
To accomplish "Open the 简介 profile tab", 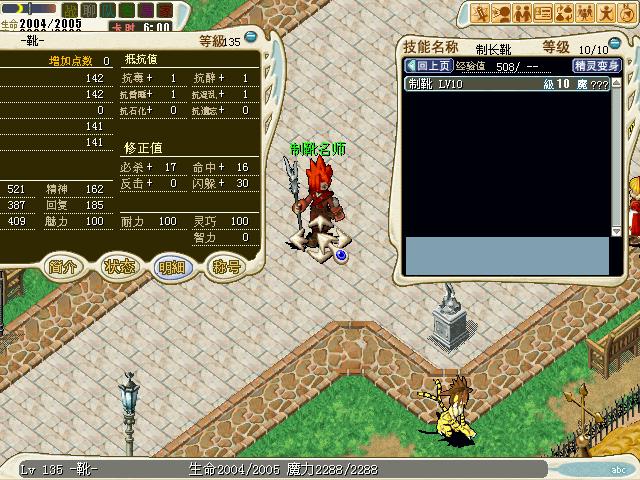I will [64, 267].
